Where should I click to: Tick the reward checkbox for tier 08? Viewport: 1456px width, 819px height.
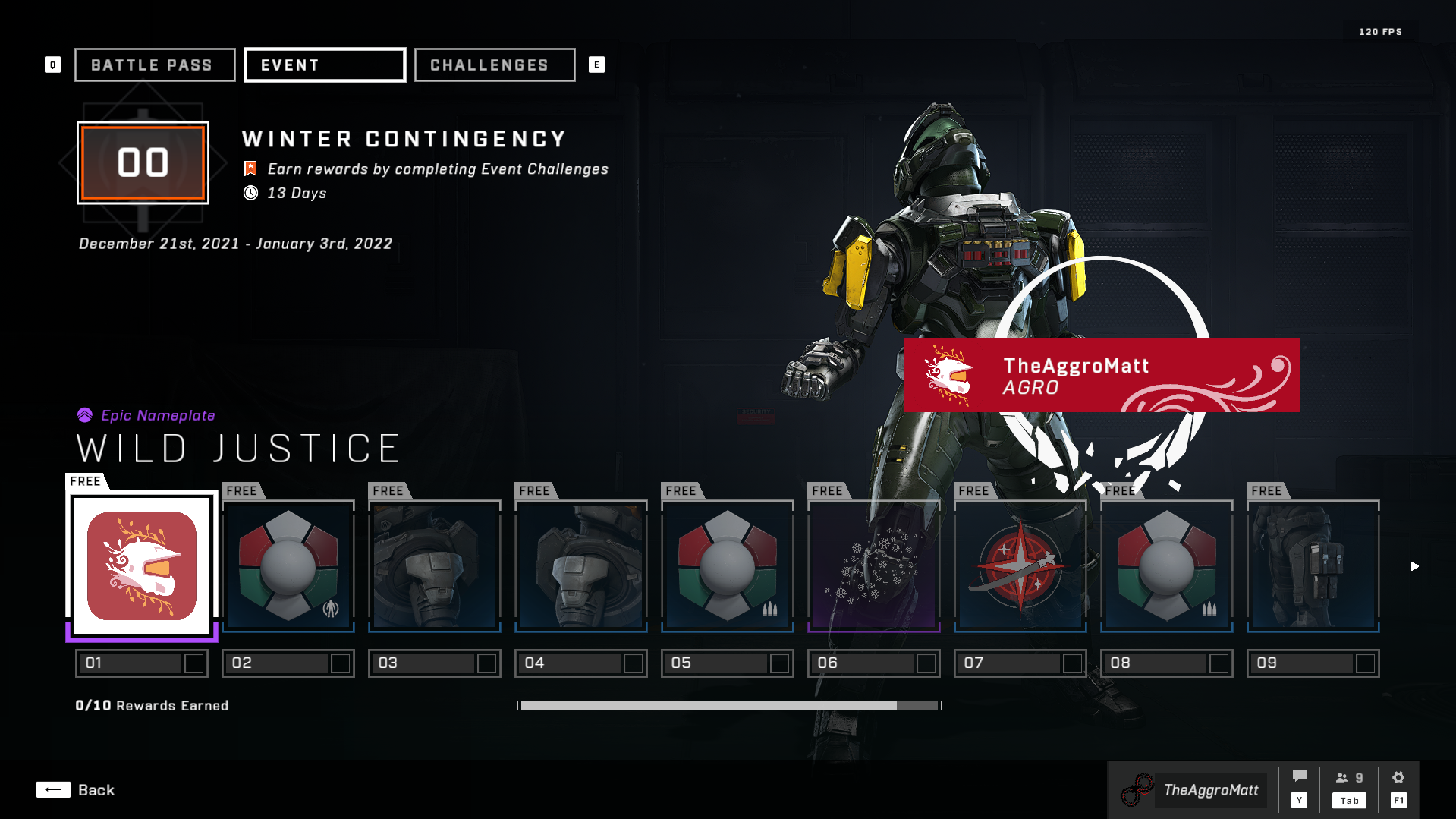coord(1216,663)
